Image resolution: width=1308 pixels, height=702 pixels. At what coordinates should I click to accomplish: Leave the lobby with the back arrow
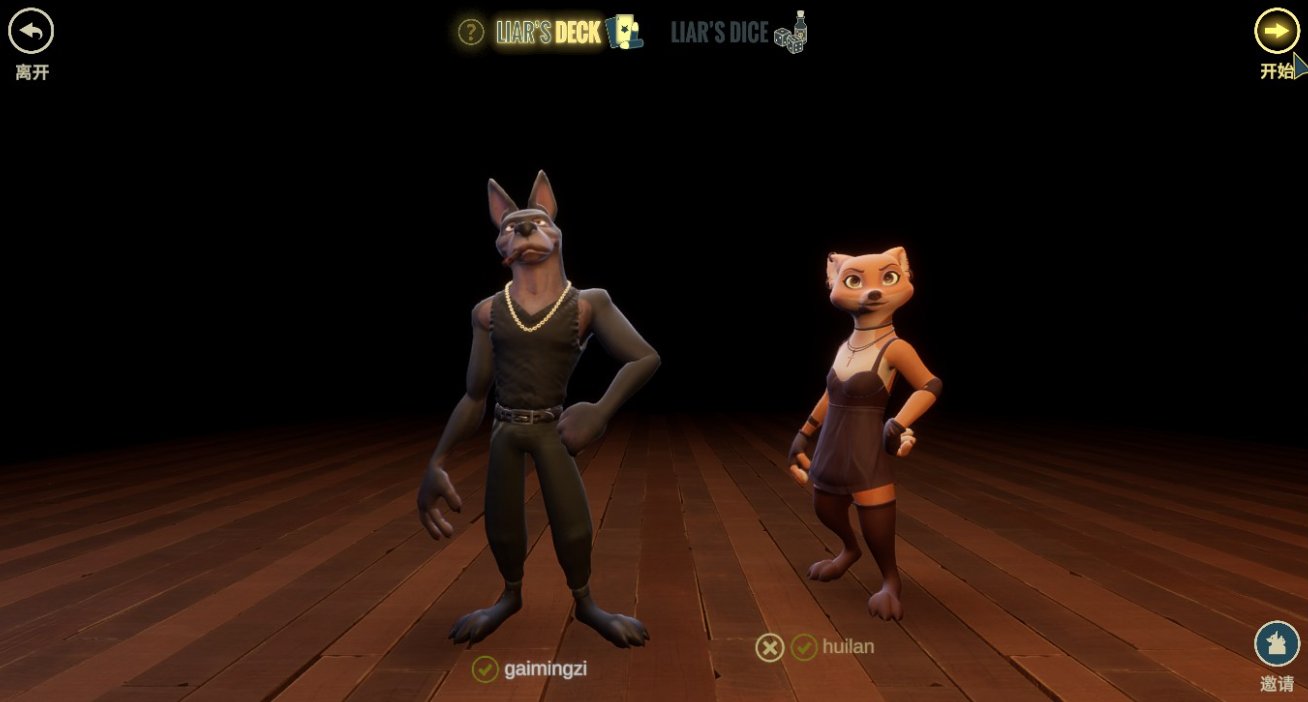pos(31,32)
